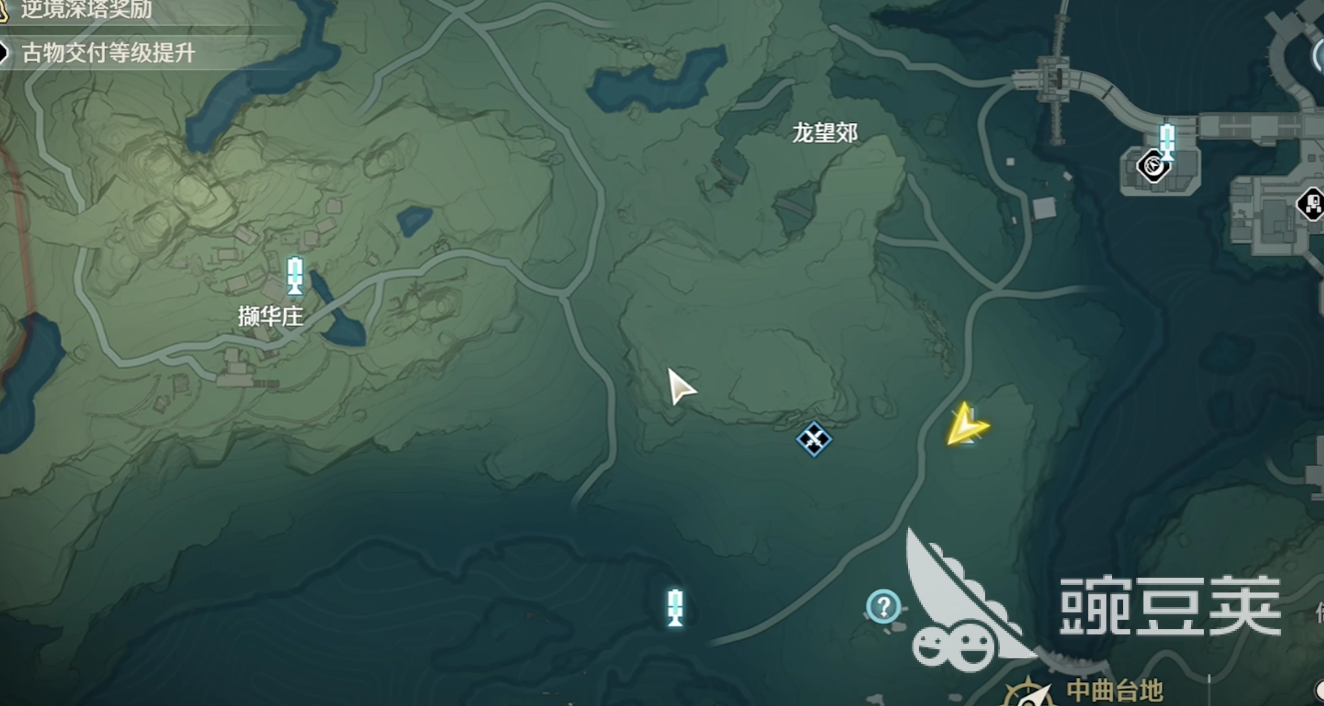
Task: Select the teleport beacon west of the question mark
Action: (675, 607)
